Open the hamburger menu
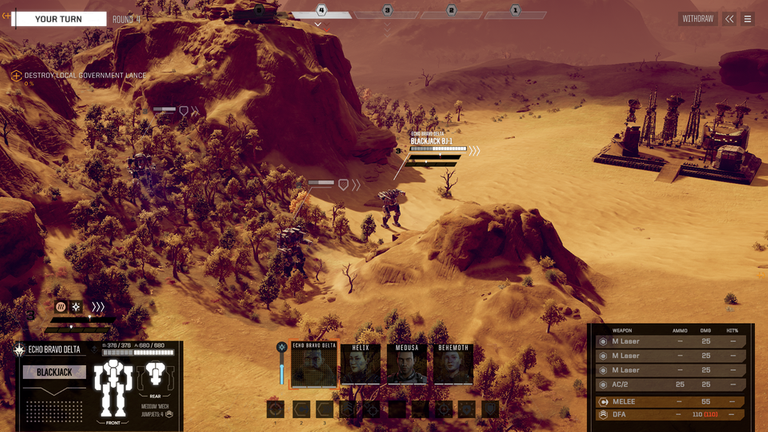The height and width of the screenshot is (432, 768). click(747, 18)
